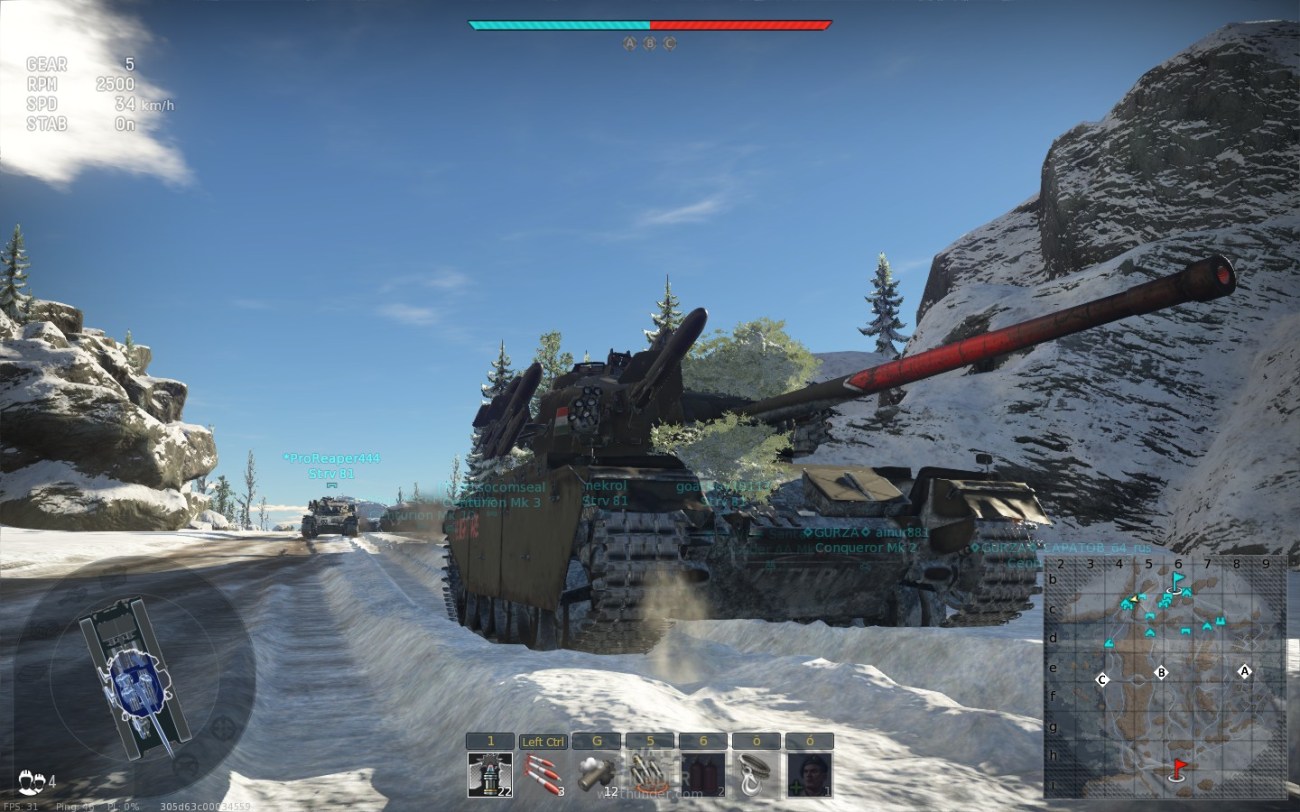This screenshot has height=812, width=1300.
Task: Activate the smoke grenade launcher slot
Action: click(x=596, y=773)
